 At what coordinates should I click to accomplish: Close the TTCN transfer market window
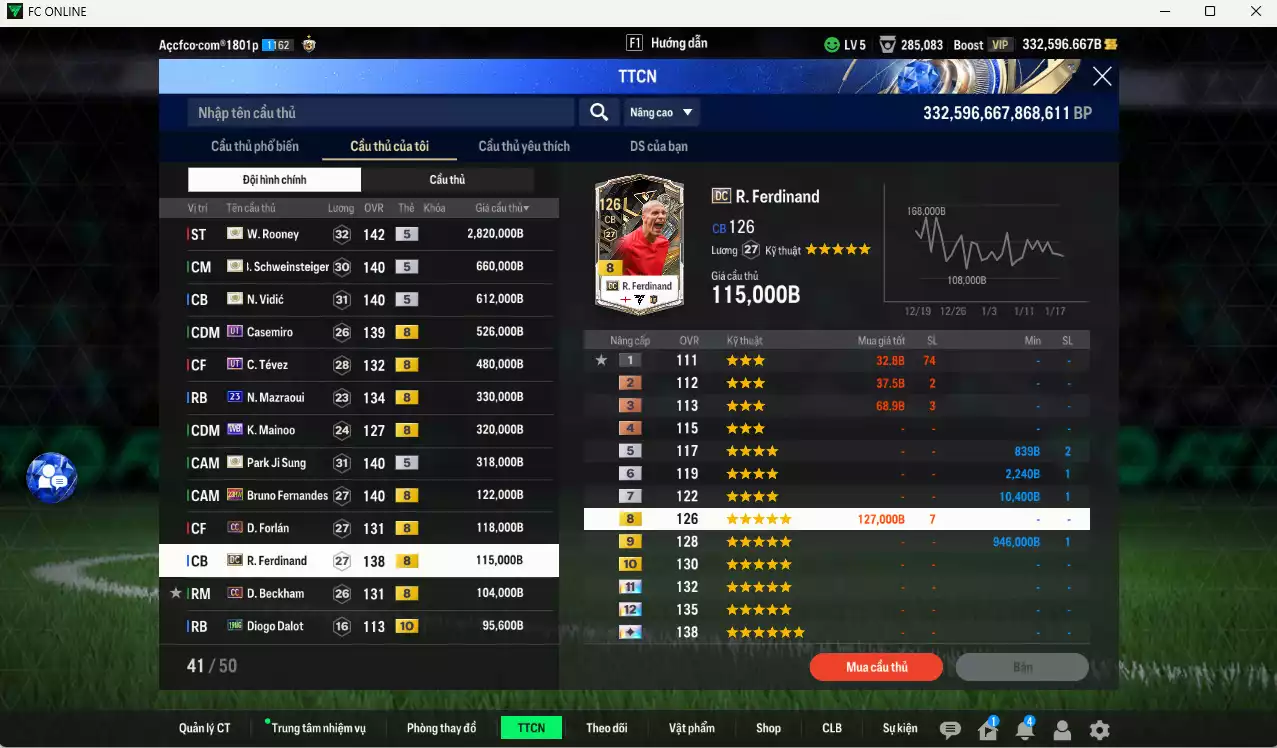1101,77
